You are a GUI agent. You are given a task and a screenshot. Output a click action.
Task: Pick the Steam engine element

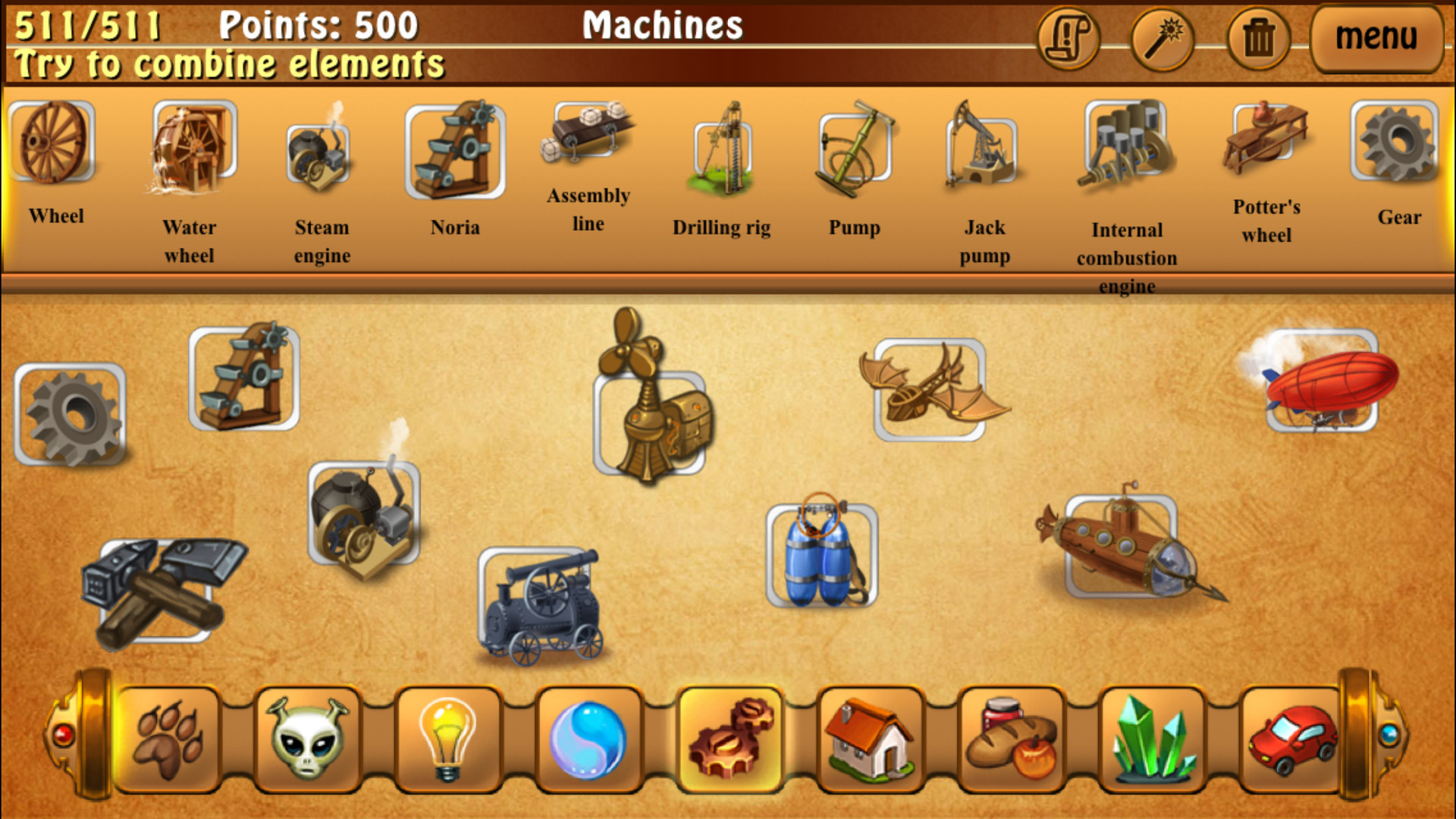[318, 152]
